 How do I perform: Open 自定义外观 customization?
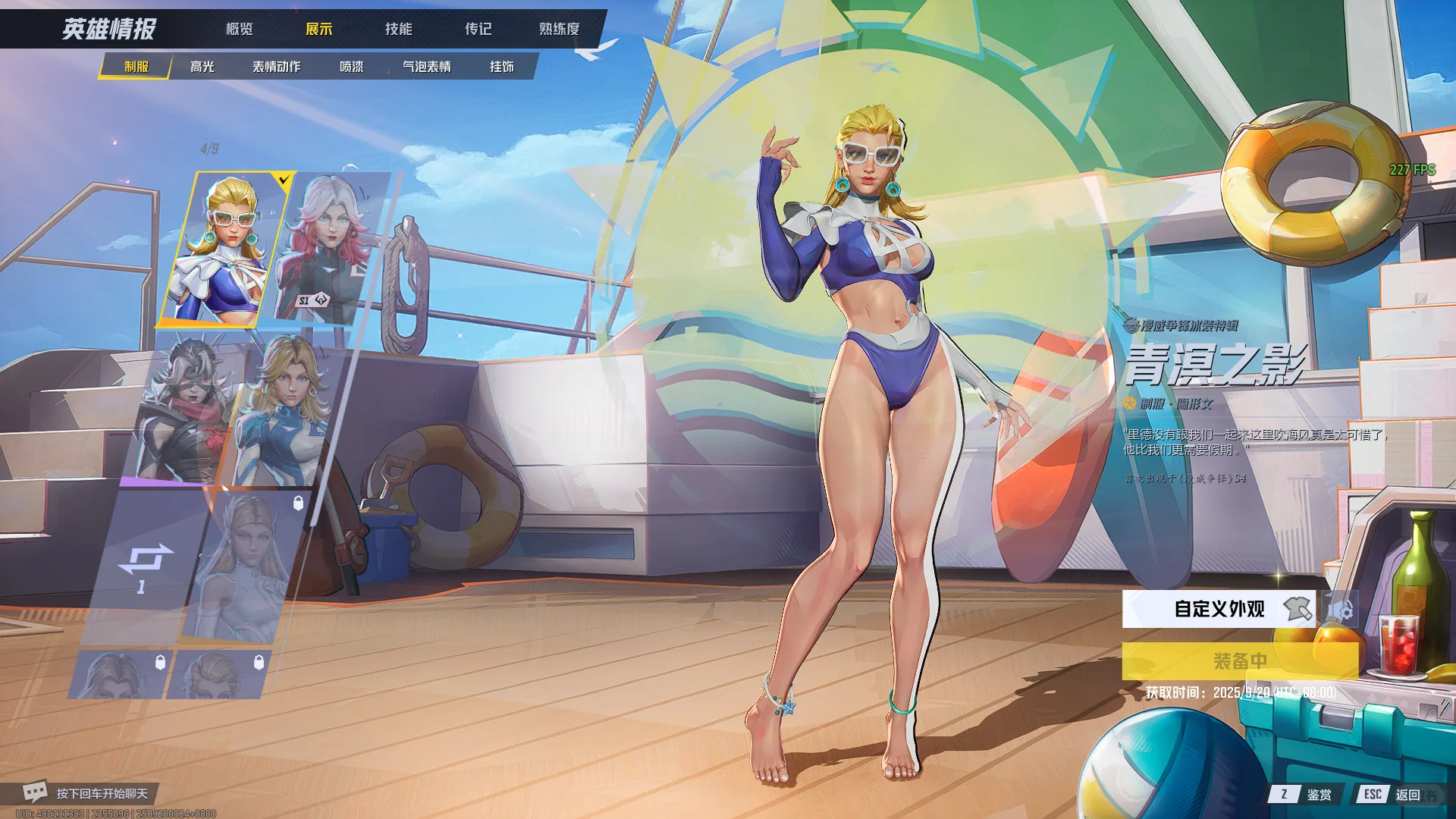click(1219, 609)
